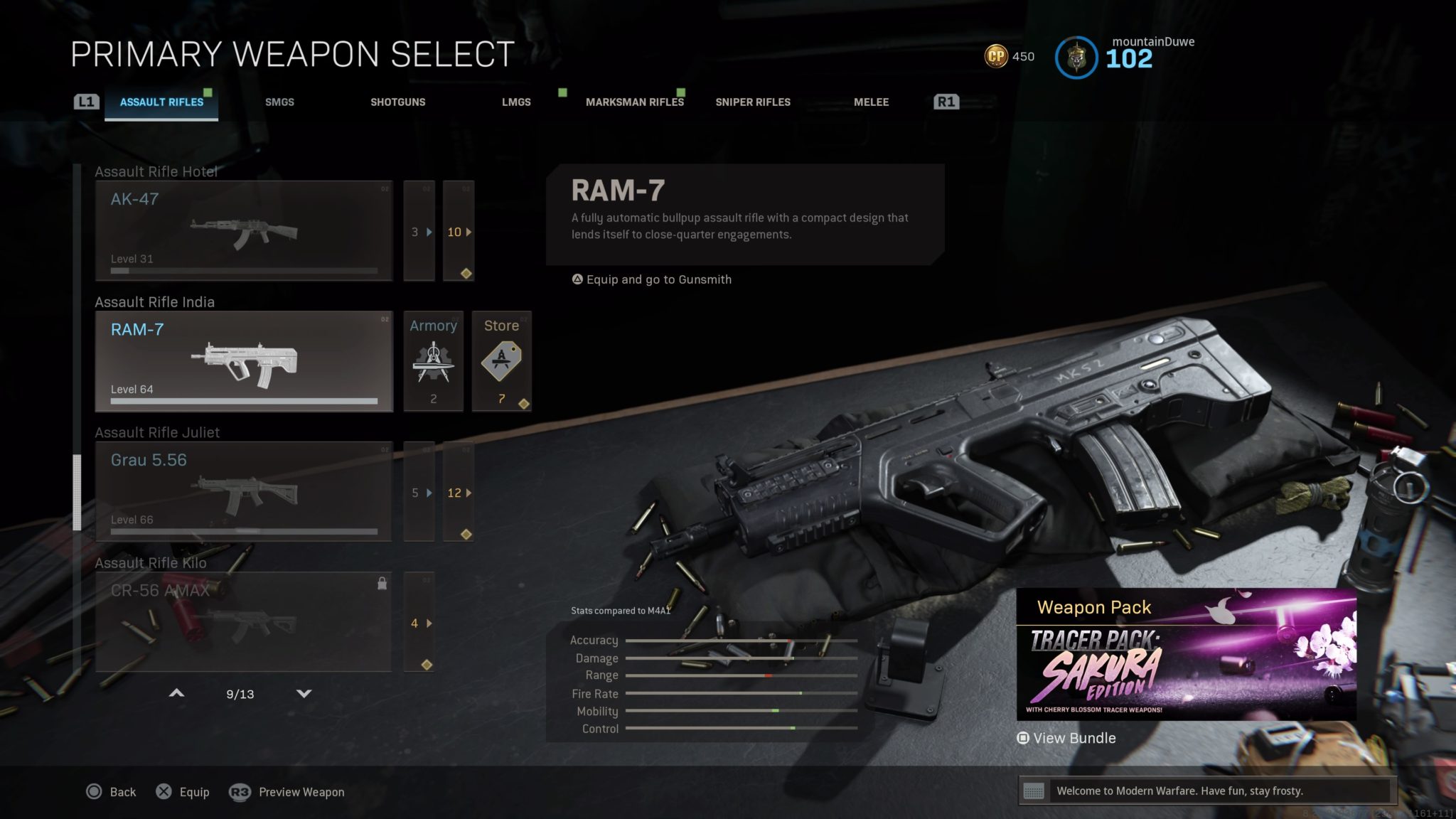Click the lock icon on CR-56 AMAX

(x=382, y=582)
